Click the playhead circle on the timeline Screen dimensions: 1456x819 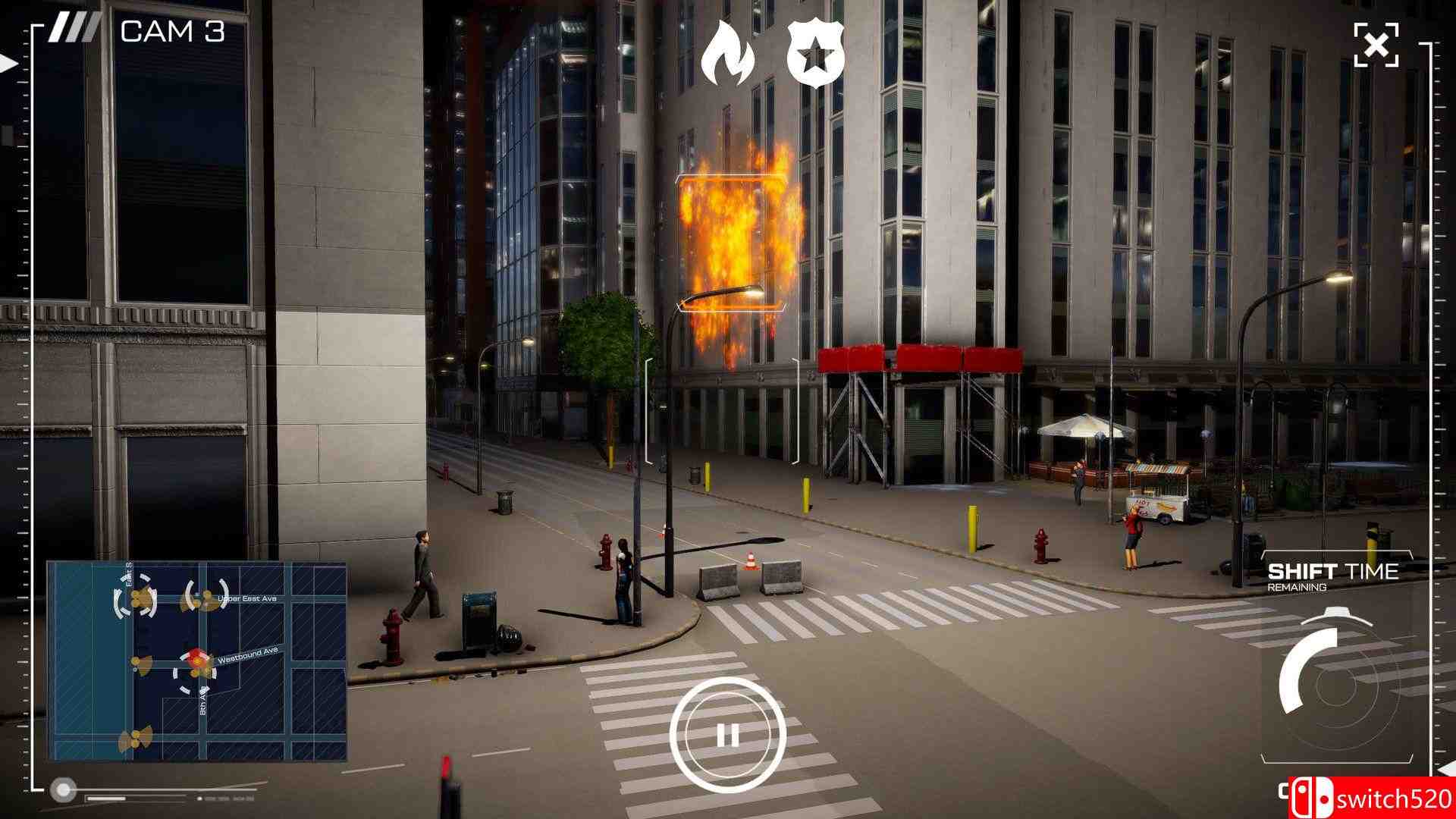click(63, 789)
